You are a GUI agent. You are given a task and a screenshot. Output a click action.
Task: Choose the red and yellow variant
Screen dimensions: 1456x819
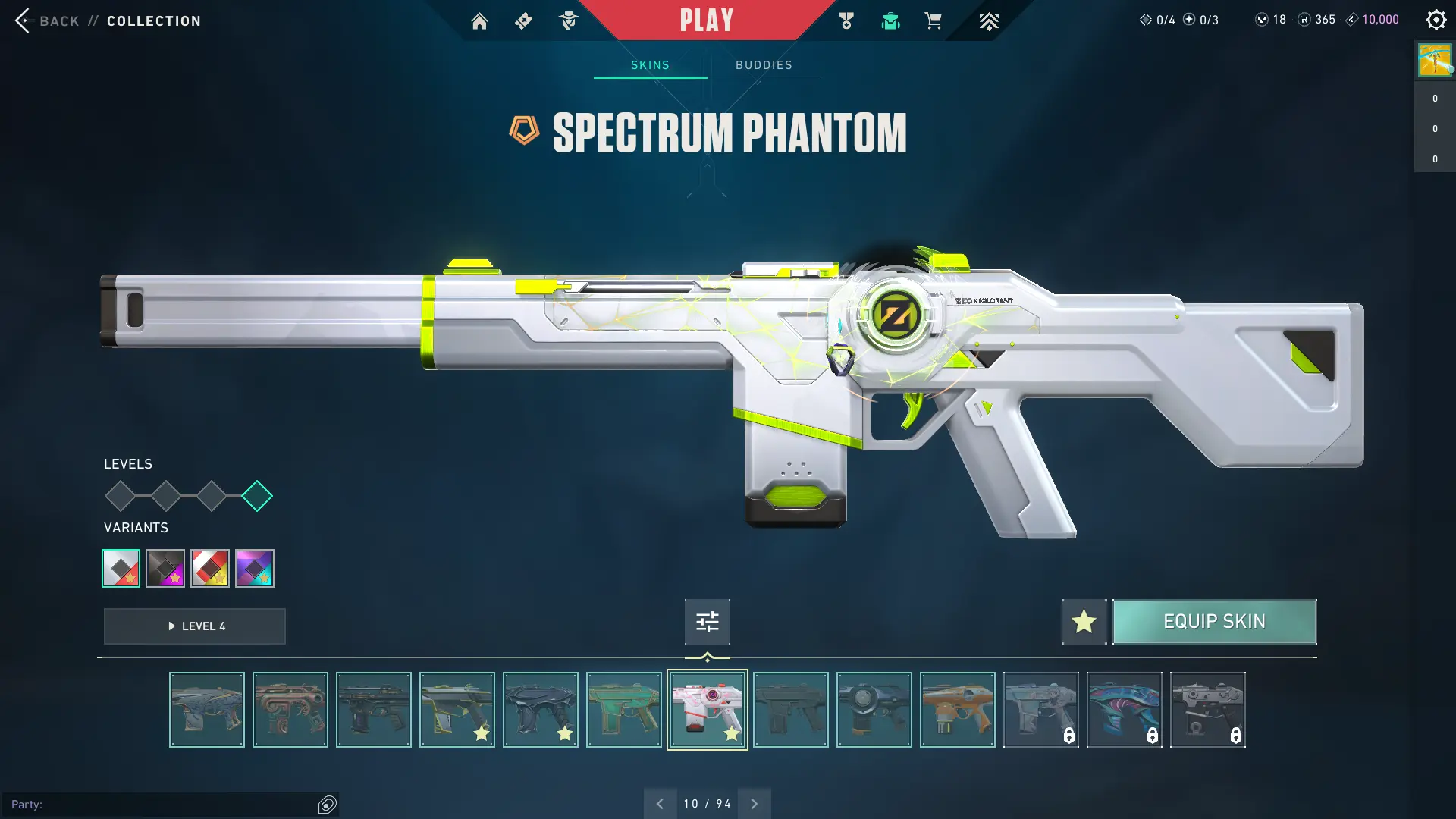click(210, 568)
